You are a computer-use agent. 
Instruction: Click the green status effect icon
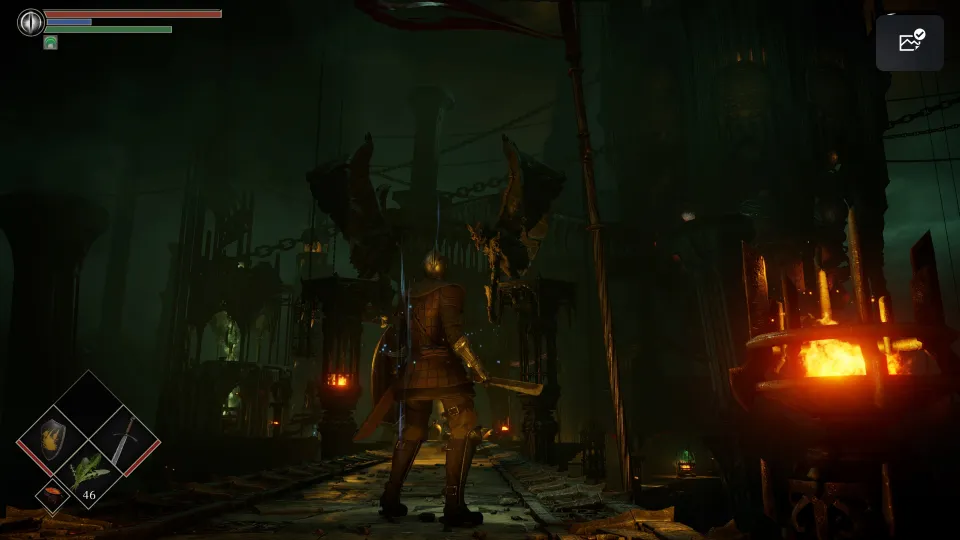[x=50, y=43]
